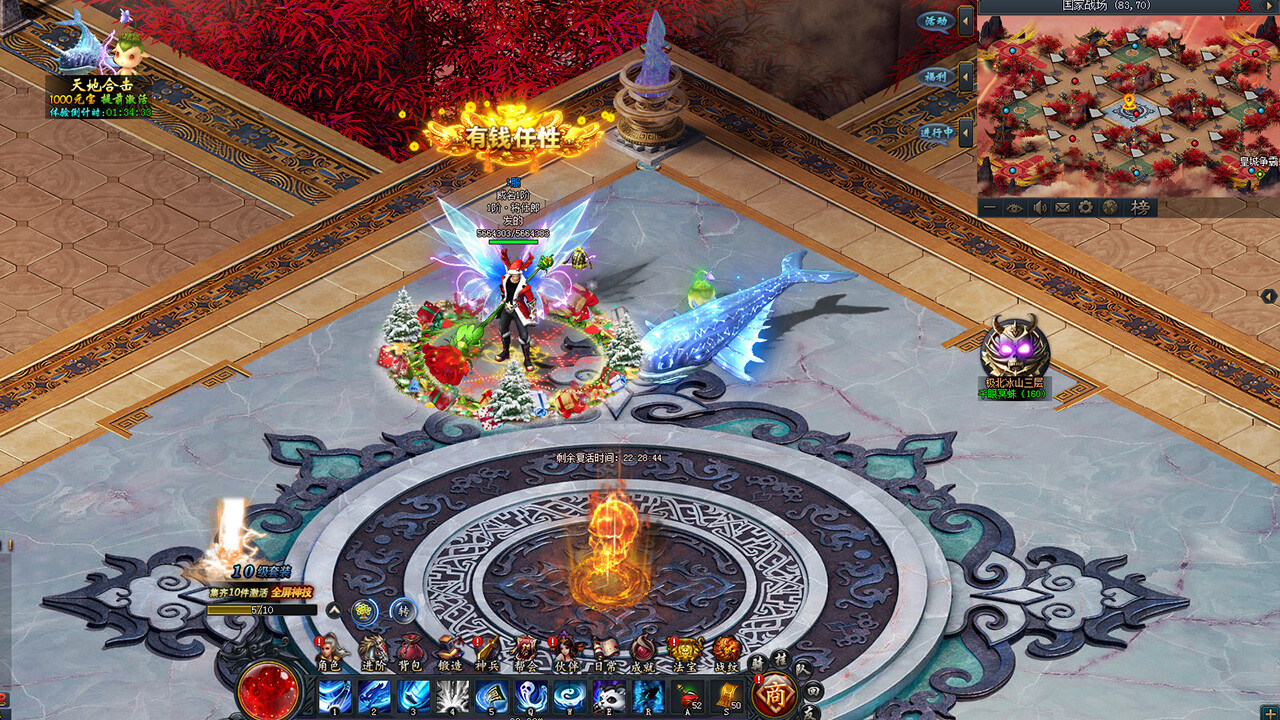Open the 伙伴 companion menu
Image resolution: width=1280 pixels, height=720 pixels.
click(565, 652)
